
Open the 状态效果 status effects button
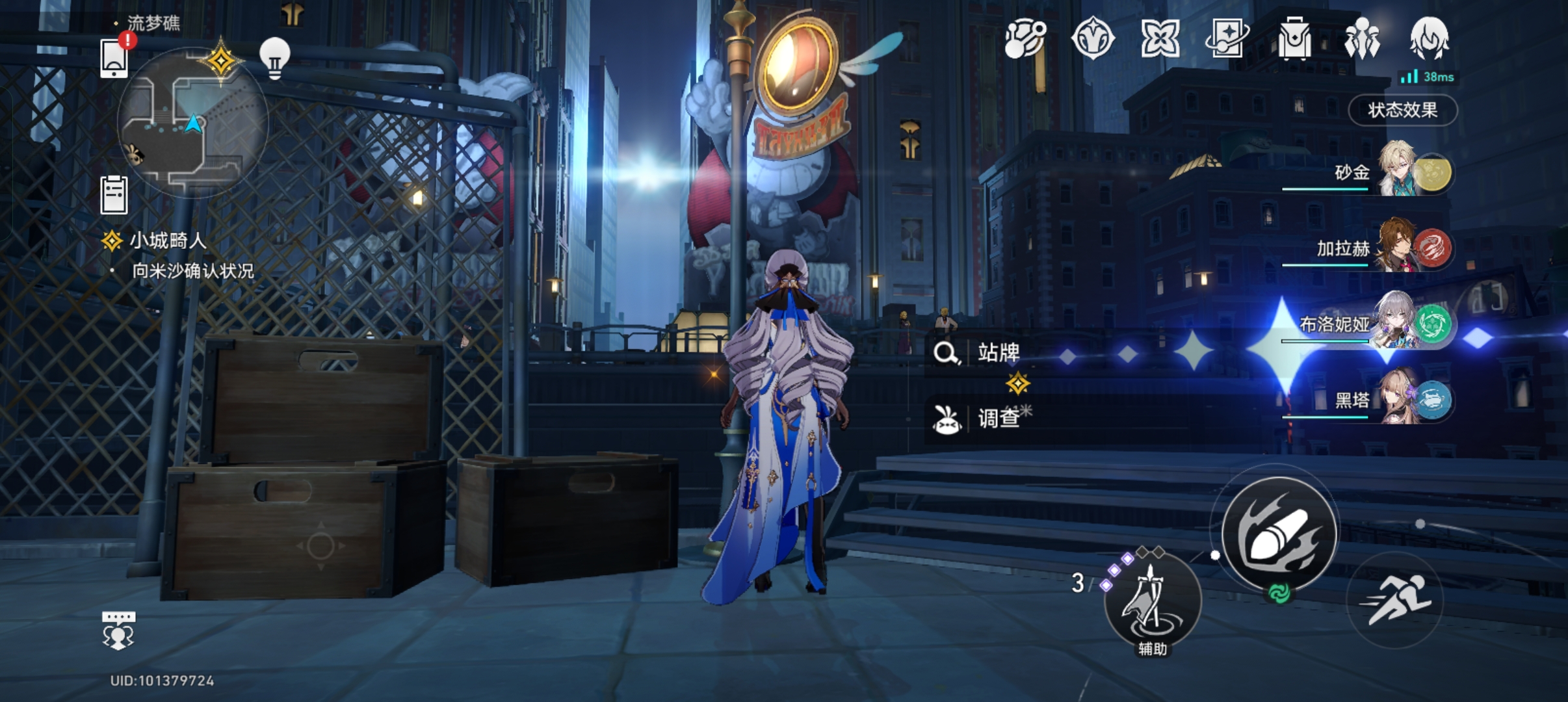[1403, 110]
